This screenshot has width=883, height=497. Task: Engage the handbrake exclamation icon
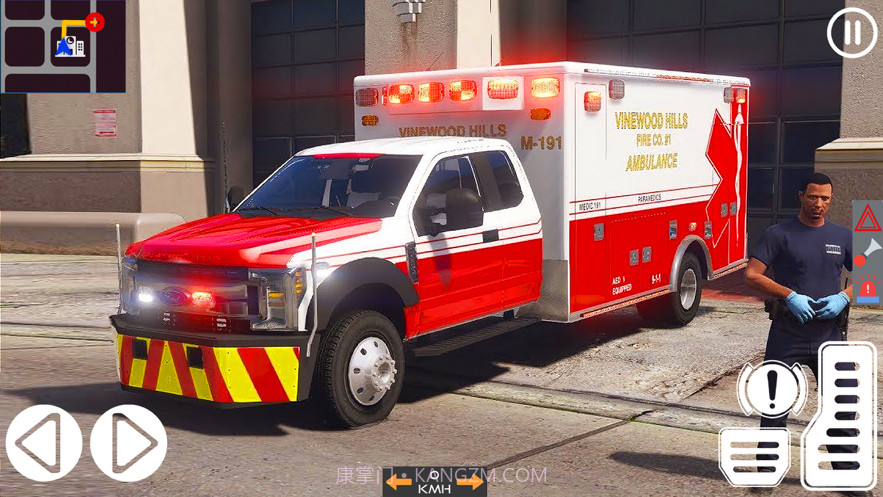(771, 390)
